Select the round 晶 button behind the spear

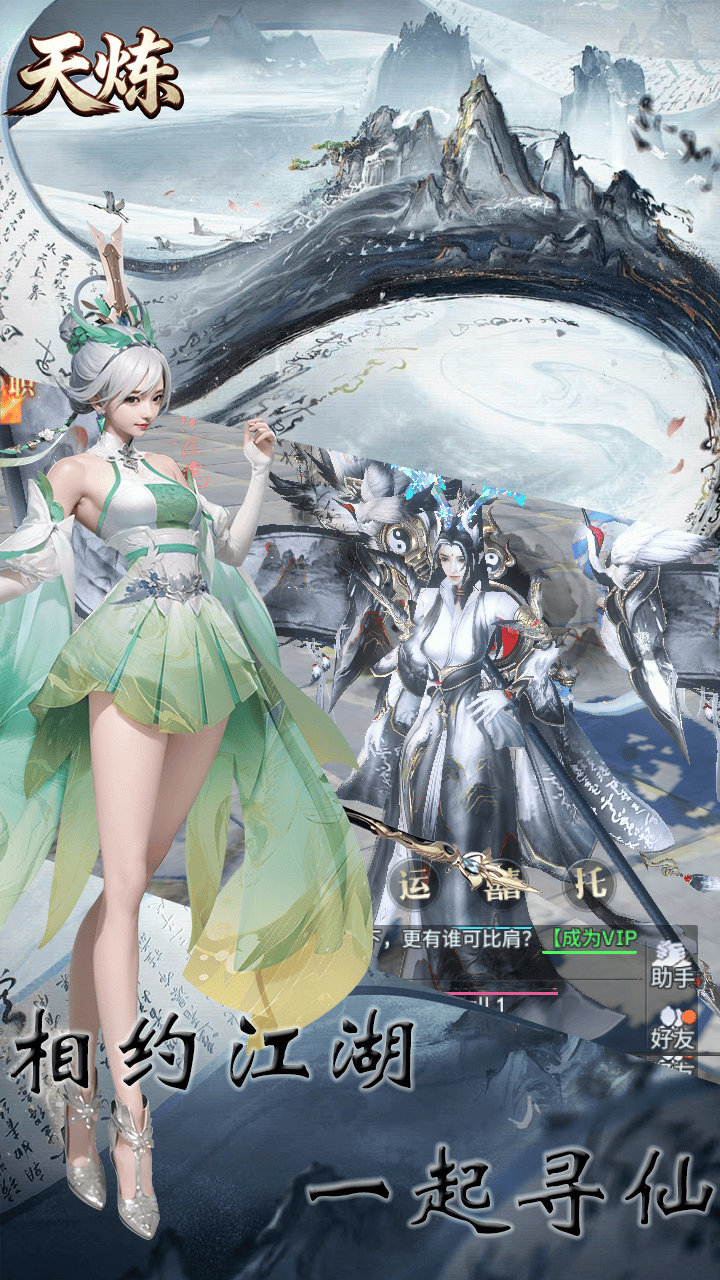pos(502,884)
